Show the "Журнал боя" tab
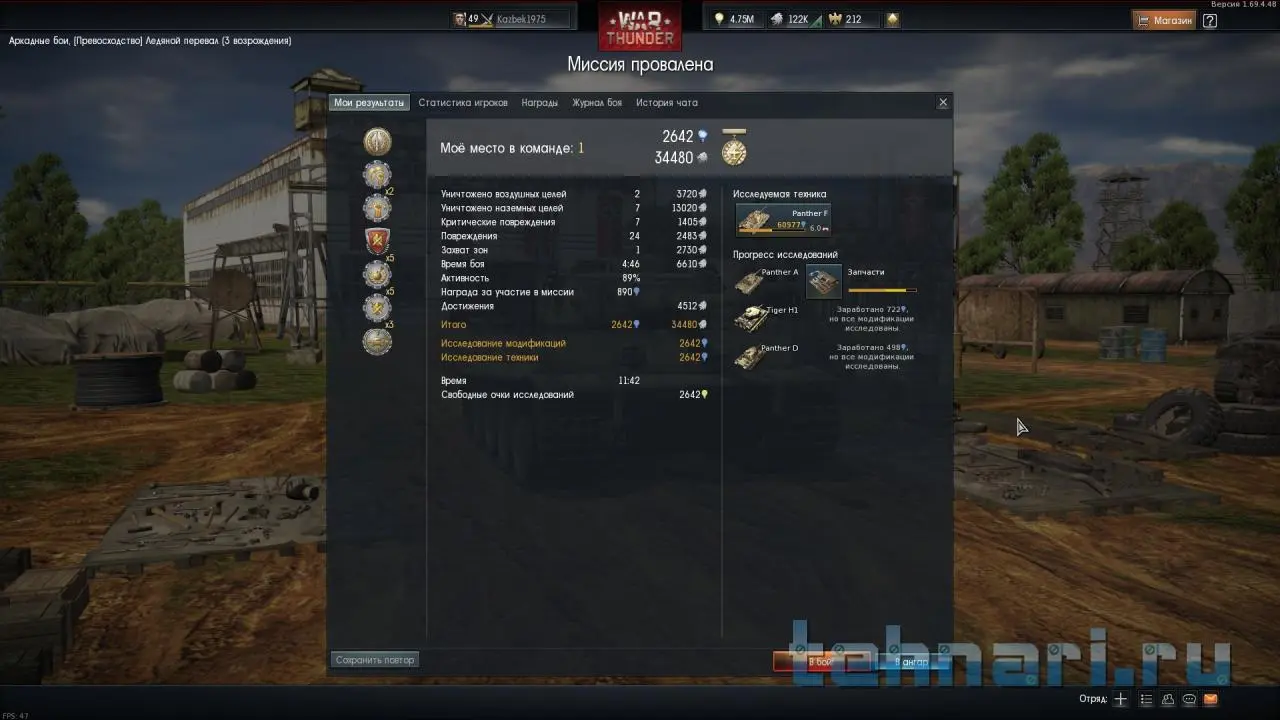Image resolution: width=1280 pixels, height=720 pixels. [597, 103]
